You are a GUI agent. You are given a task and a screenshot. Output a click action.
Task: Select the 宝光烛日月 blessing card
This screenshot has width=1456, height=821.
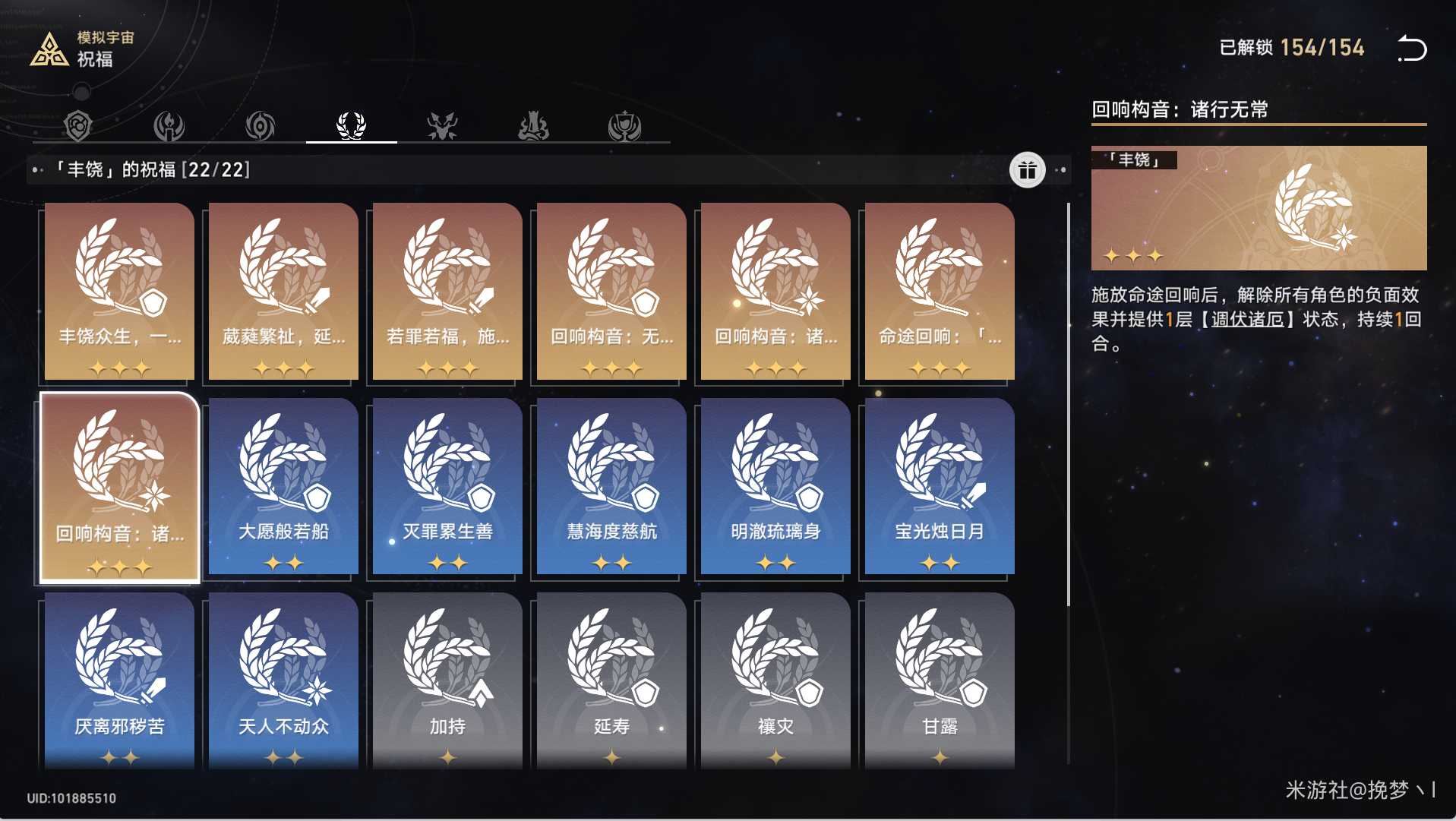point(940,486)
